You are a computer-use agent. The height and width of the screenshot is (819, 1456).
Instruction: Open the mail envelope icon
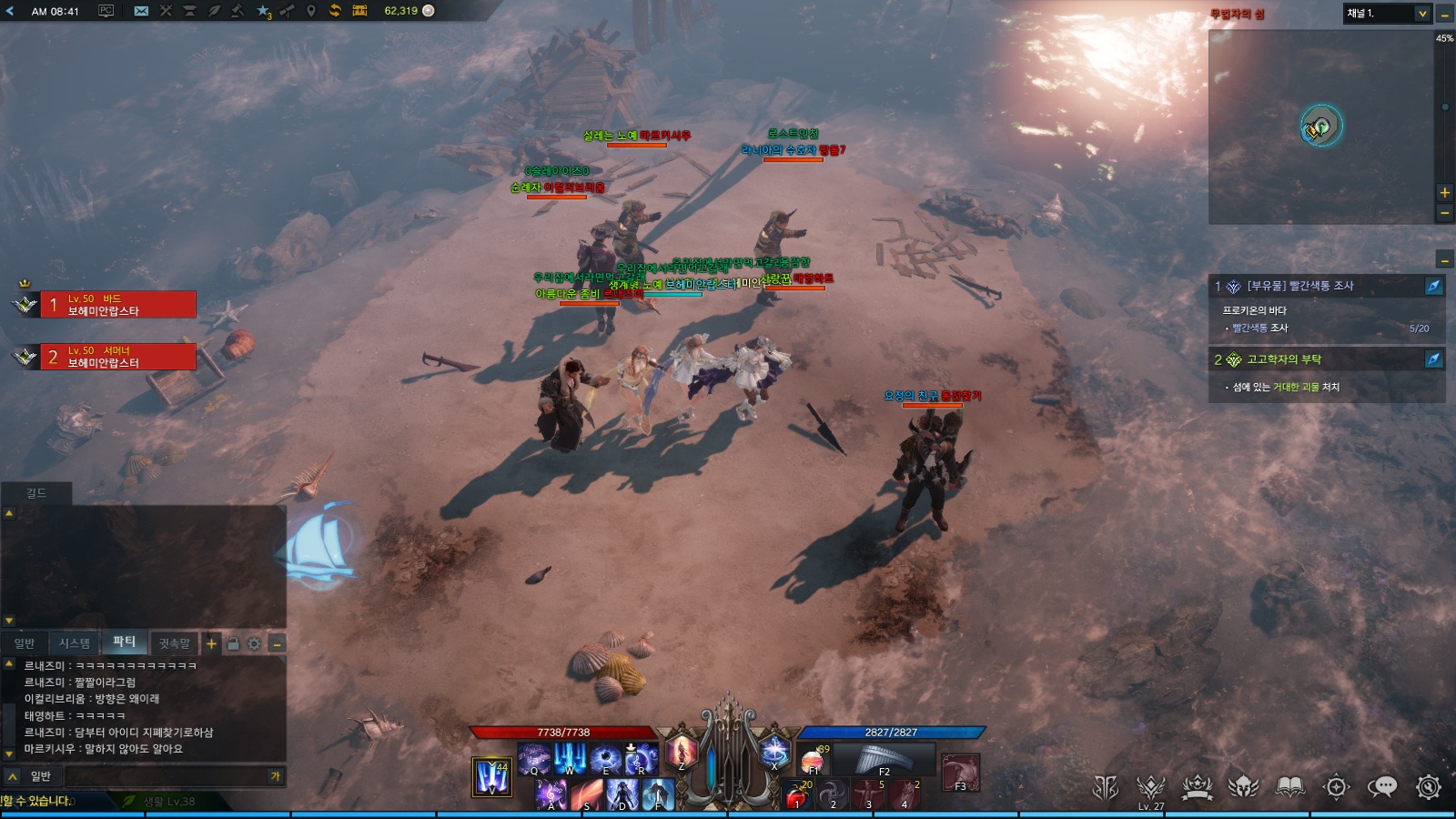[141, 11]
